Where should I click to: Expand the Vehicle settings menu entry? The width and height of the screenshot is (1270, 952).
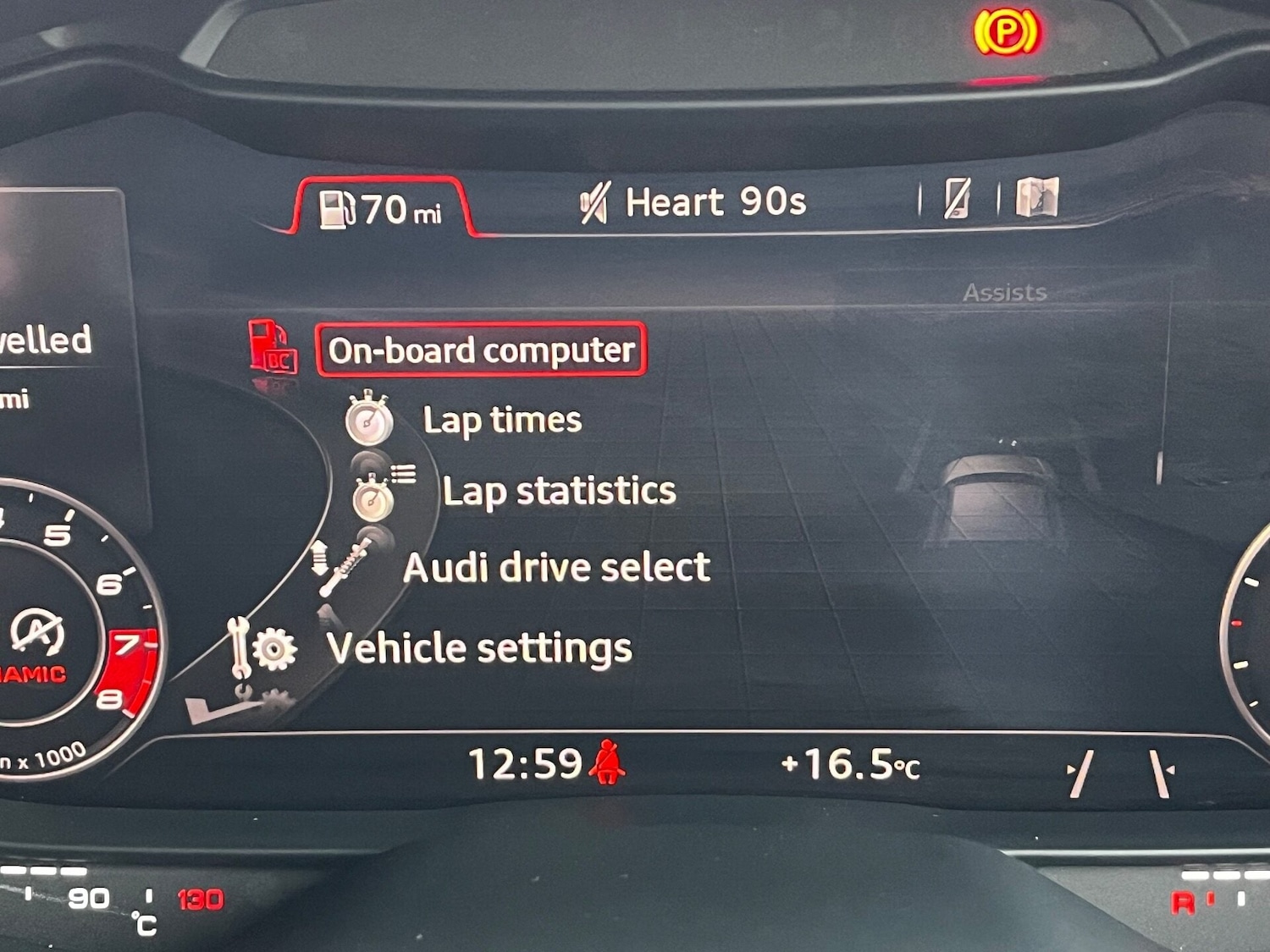(x=480, y=647)
